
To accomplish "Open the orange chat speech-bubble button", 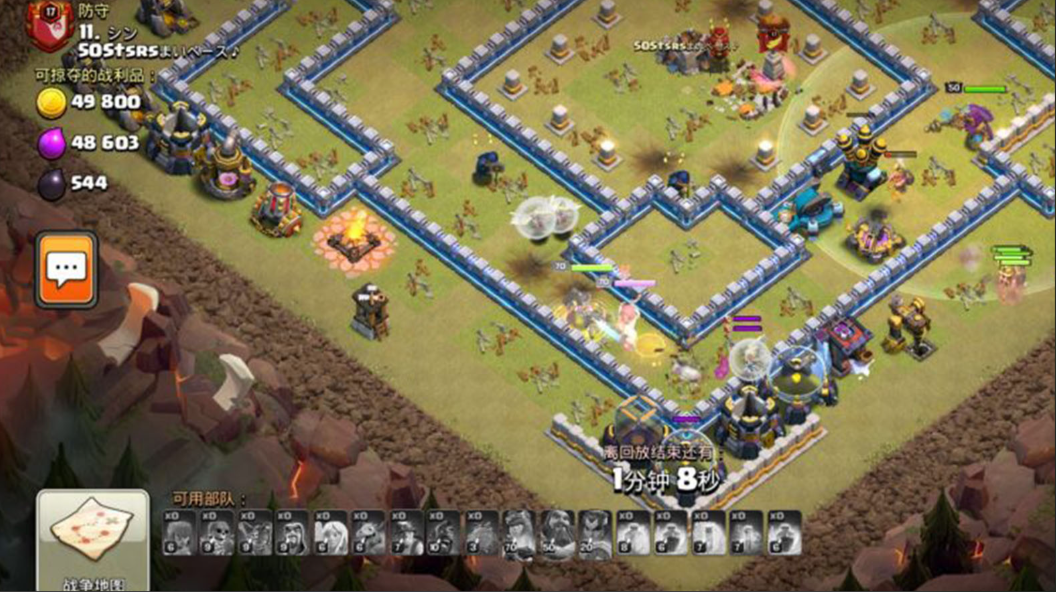I will pos(67,268).
